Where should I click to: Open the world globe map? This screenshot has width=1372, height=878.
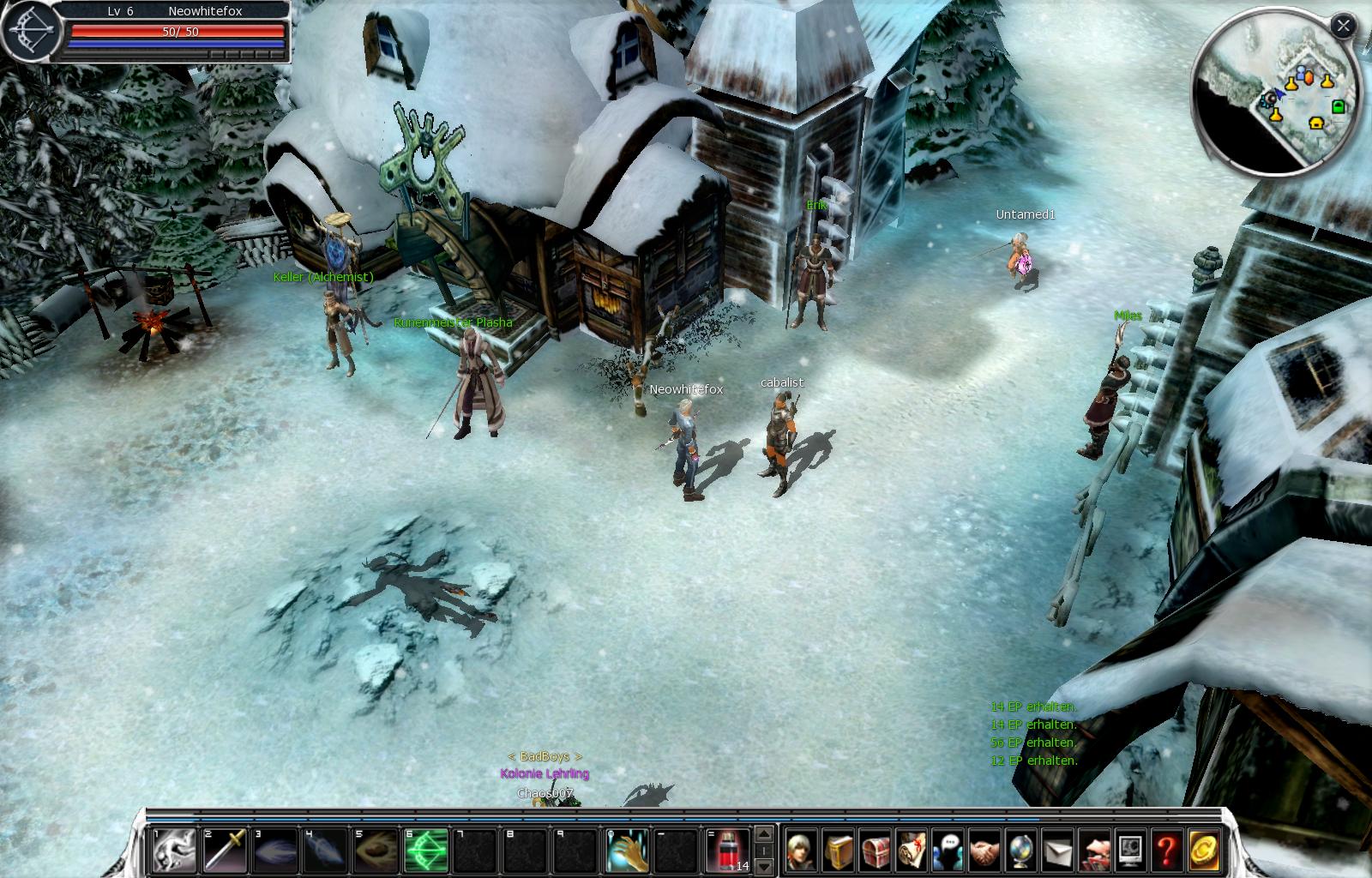point(1021,851)
